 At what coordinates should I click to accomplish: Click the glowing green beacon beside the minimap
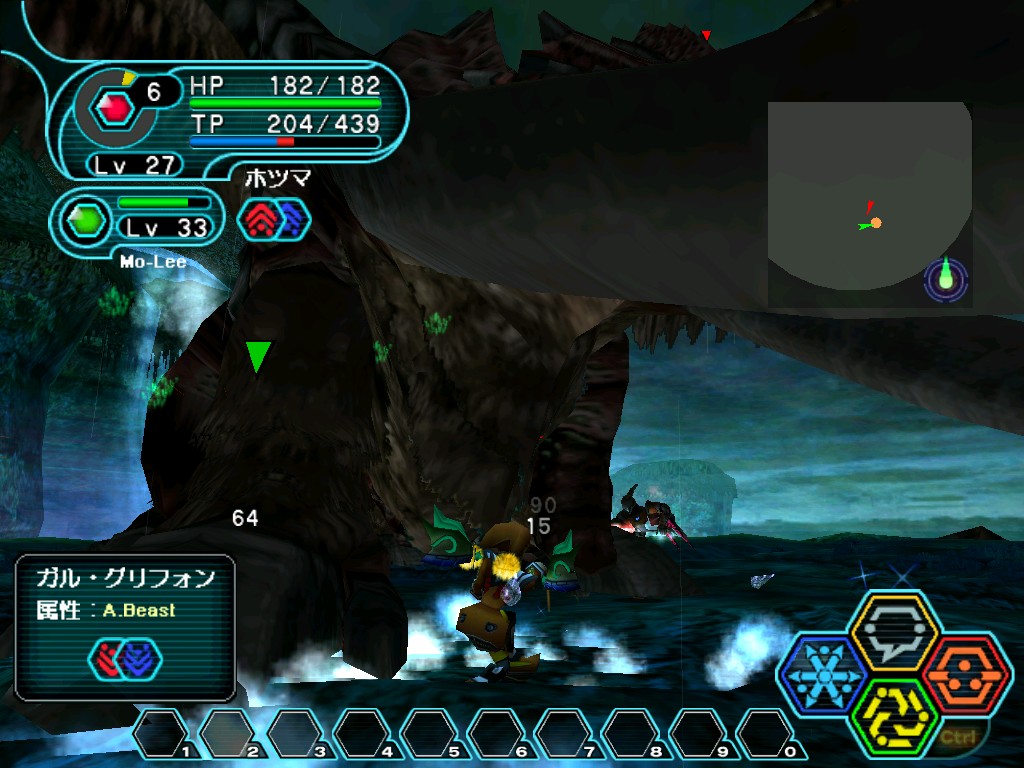tap(946, 280)
